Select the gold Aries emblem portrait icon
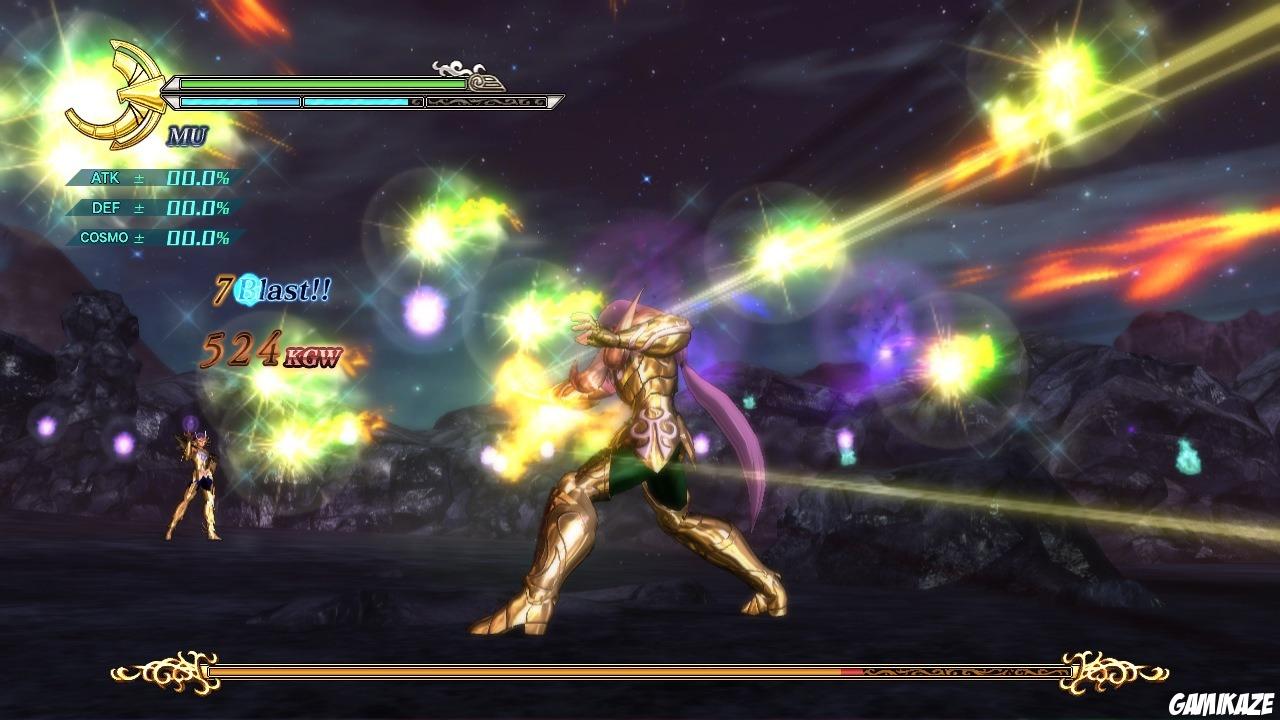Viewport: 1280px width, 720px height. [130, 90]
